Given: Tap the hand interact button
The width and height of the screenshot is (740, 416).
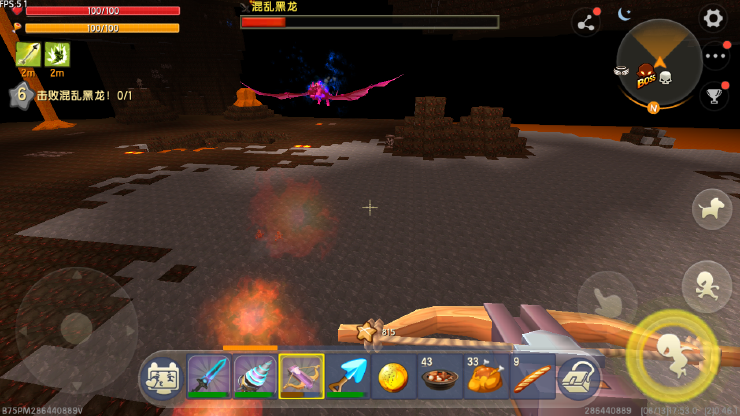Looking at the screenshot, I should (607, 300).
